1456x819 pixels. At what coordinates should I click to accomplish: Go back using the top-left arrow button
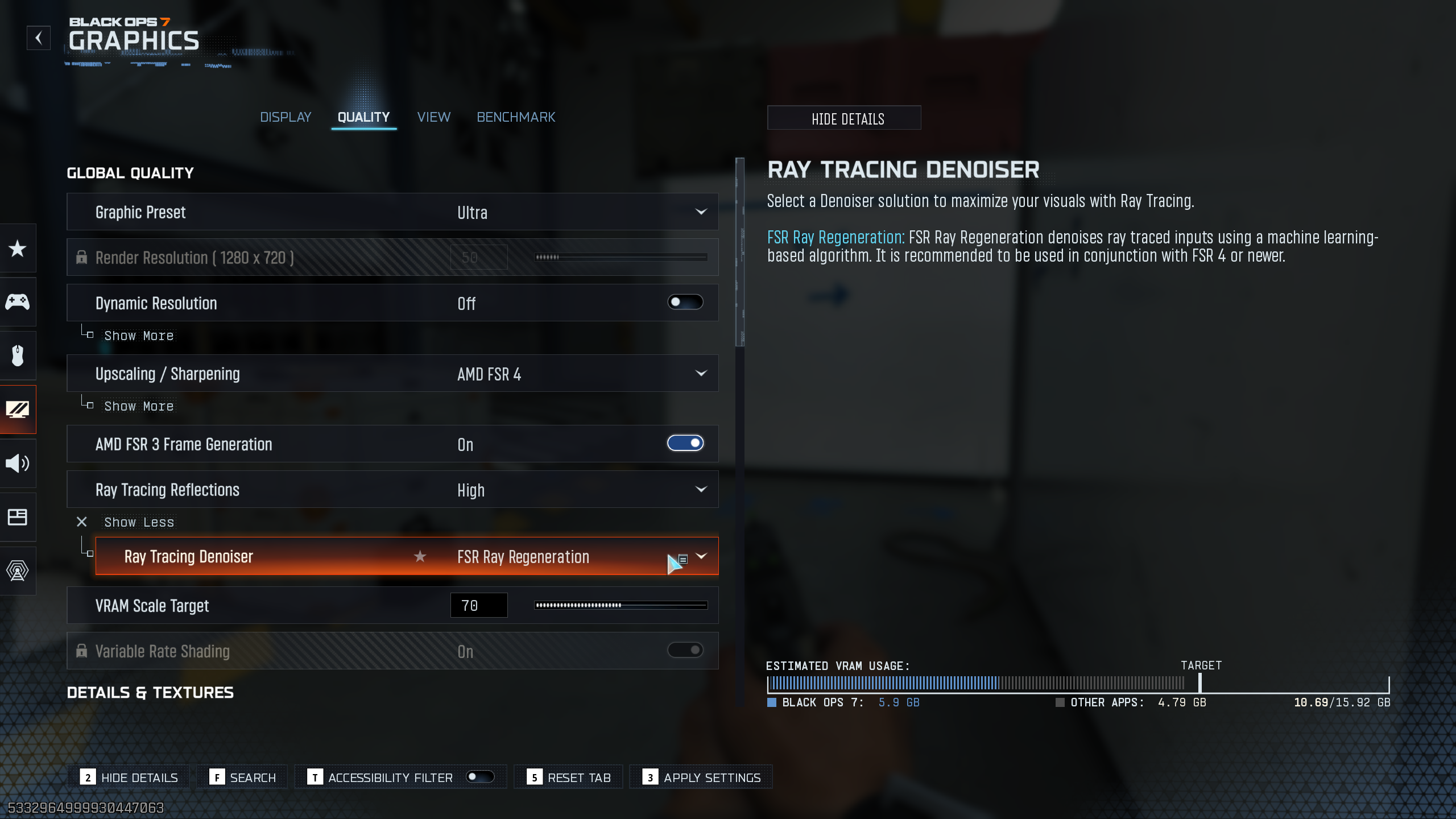[x=38, y=38]
